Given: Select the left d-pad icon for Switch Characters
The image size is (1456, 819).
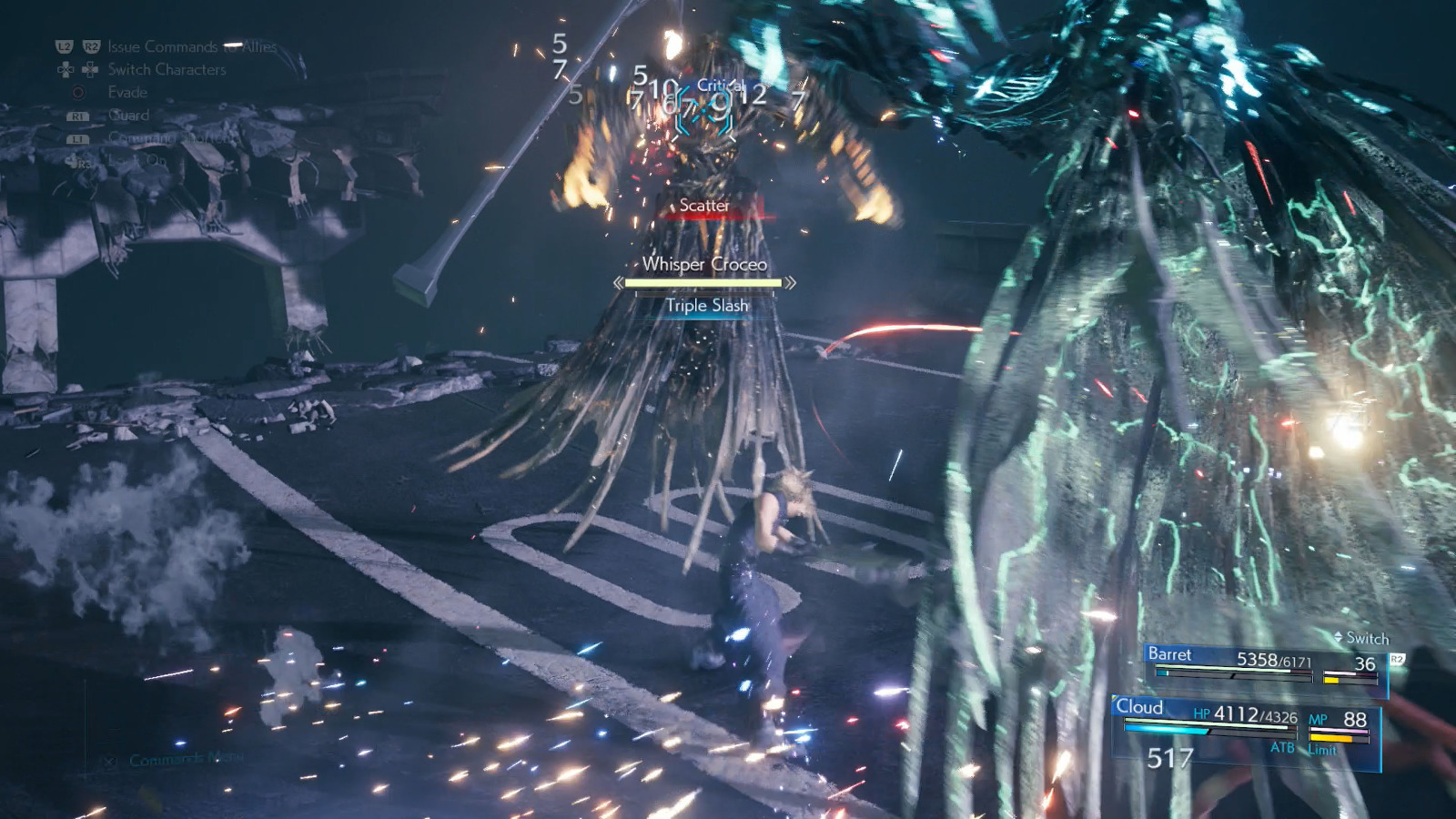Looking at the screenshot, I should (66, 70).
